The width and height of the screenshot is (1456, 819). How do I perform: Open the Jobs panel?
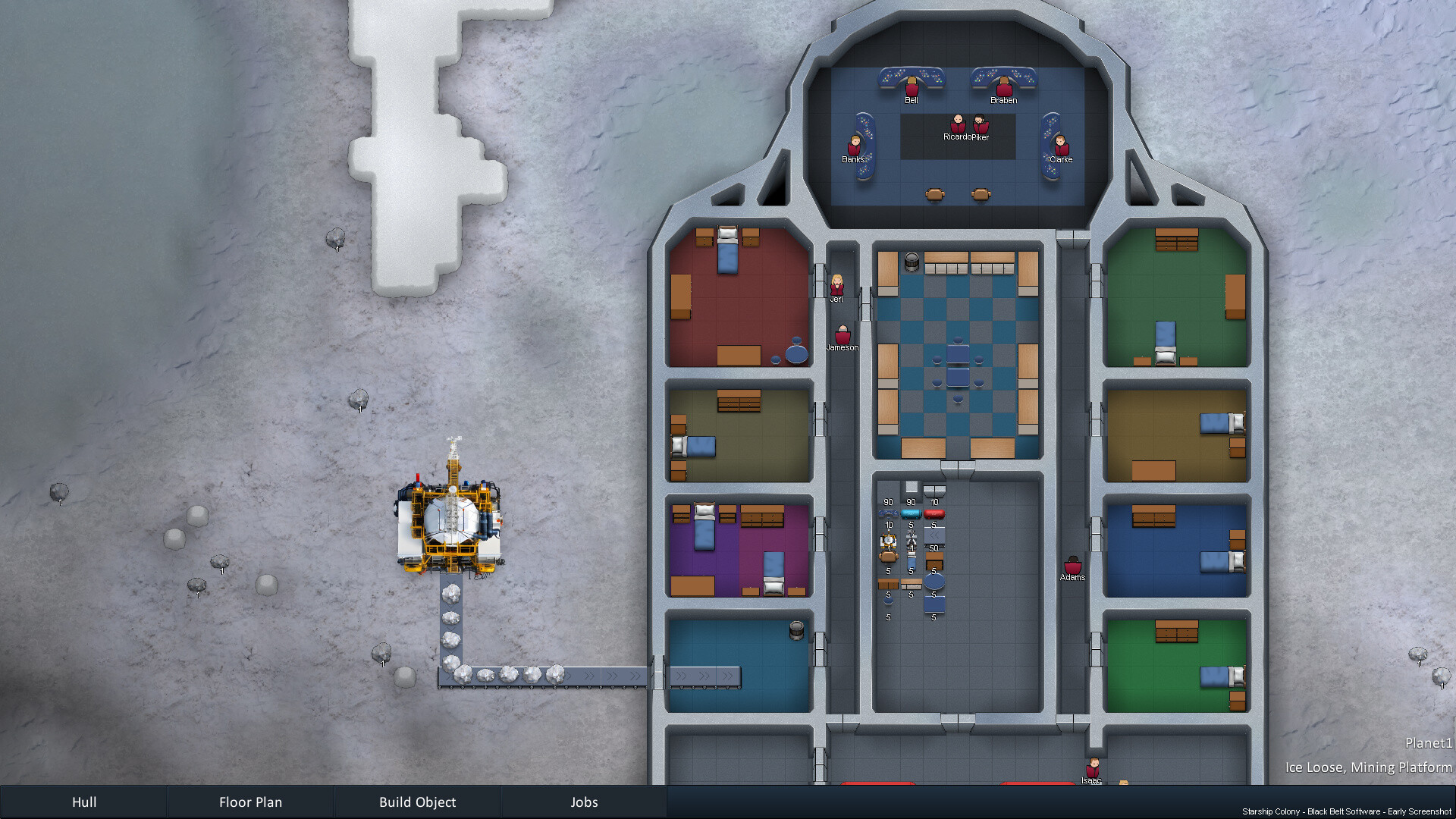(x=584, y=802)
